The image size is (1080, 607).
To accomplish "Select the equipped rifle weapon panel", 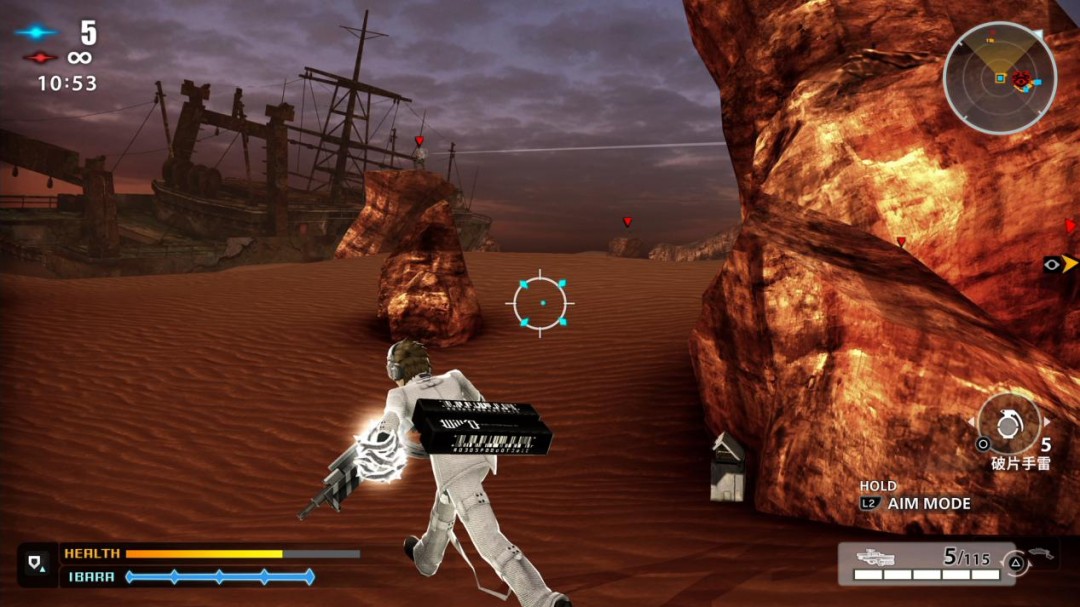I will point(925,563).
